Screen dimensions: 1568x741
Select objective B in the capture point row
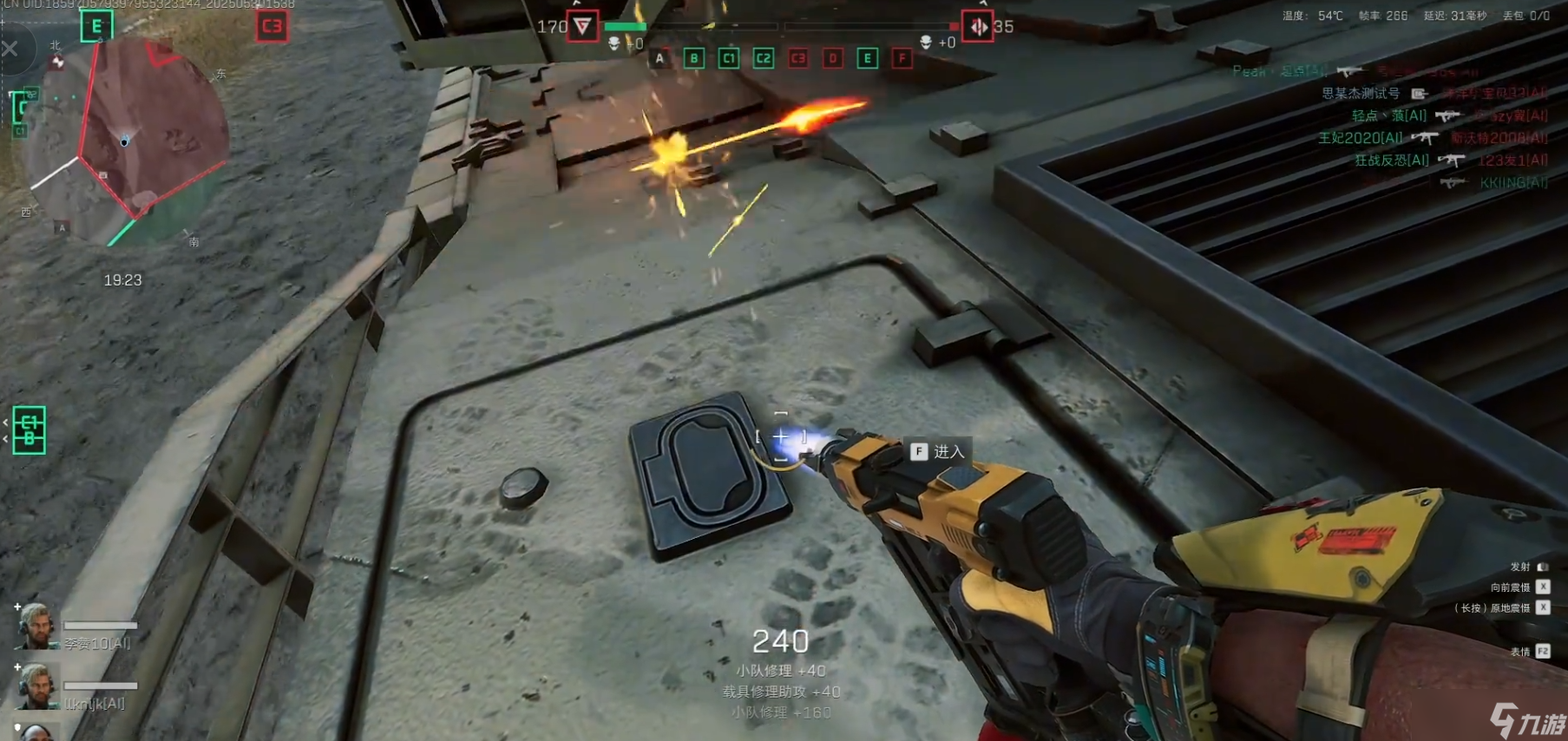[693, 59]
